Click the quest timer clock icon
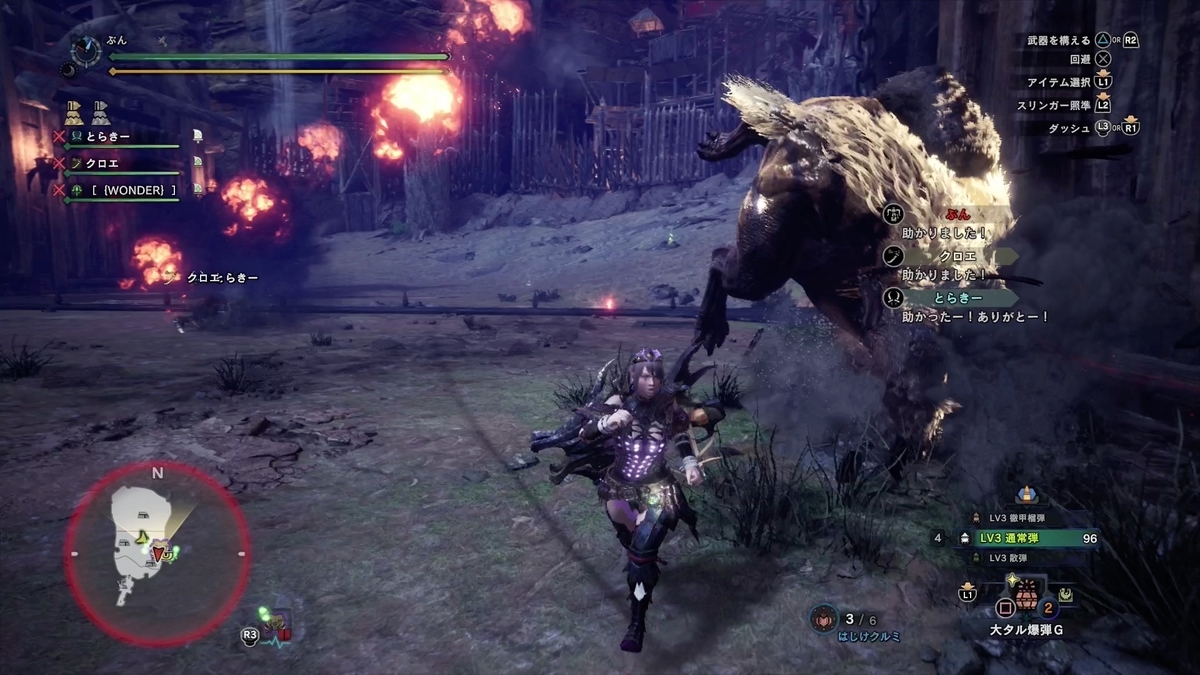Viewport: 1200px width, 675px height. 86,49
